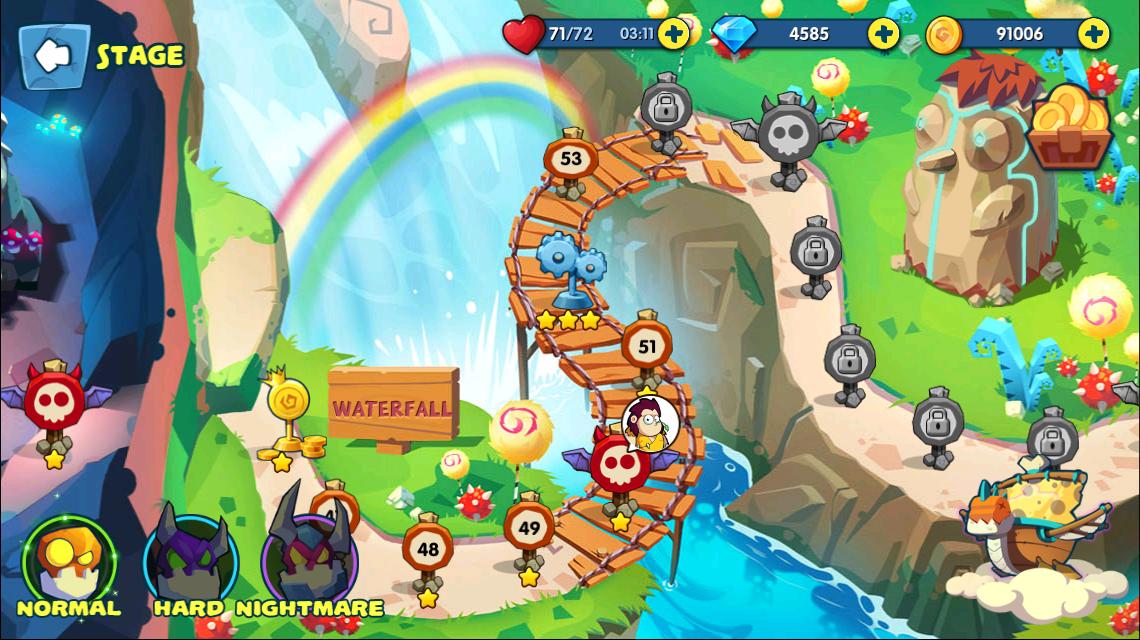Add more hearts with the plus button

pos(675,33)
